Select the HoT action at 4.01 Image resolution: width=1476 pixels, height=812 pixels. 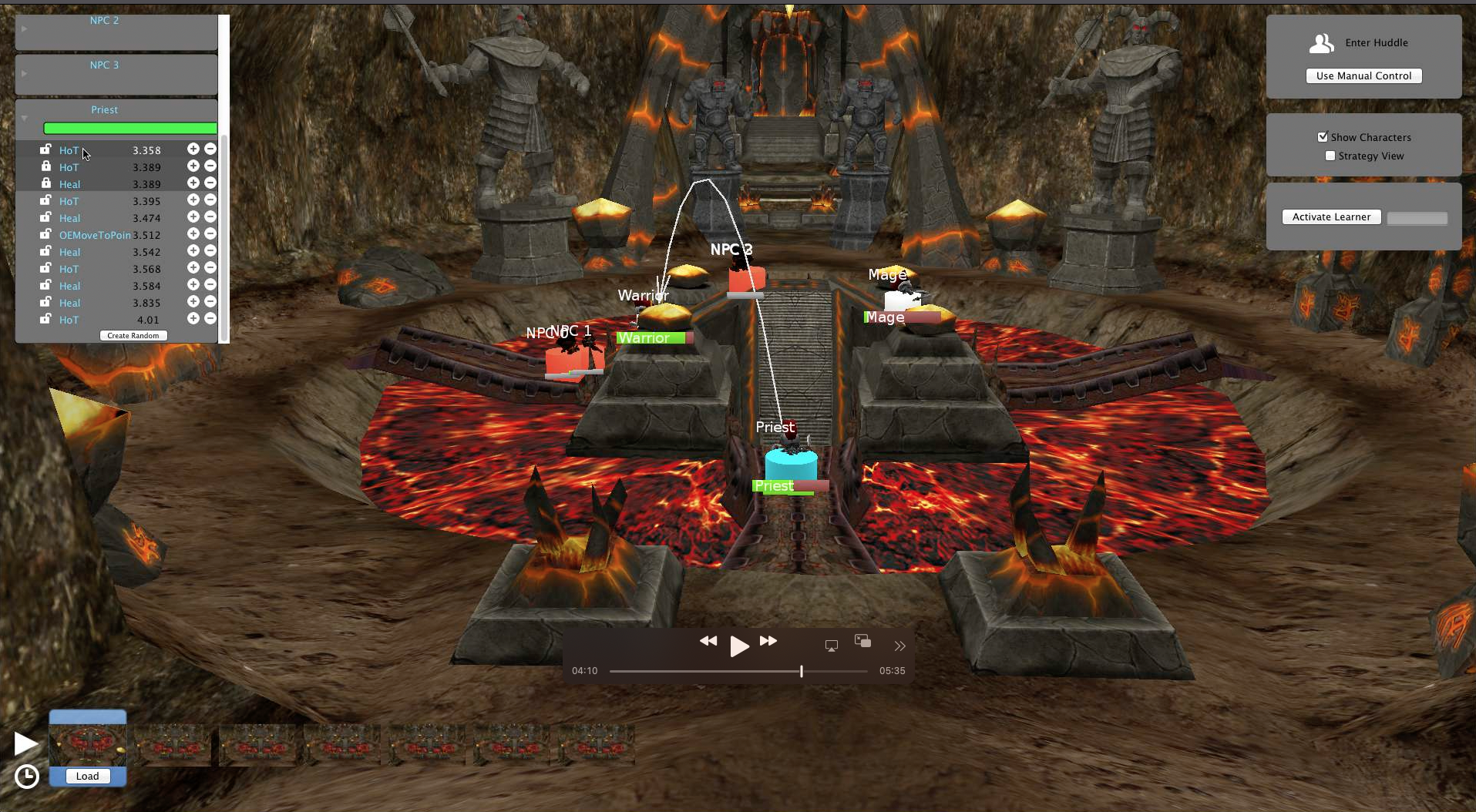click(69, 320)
